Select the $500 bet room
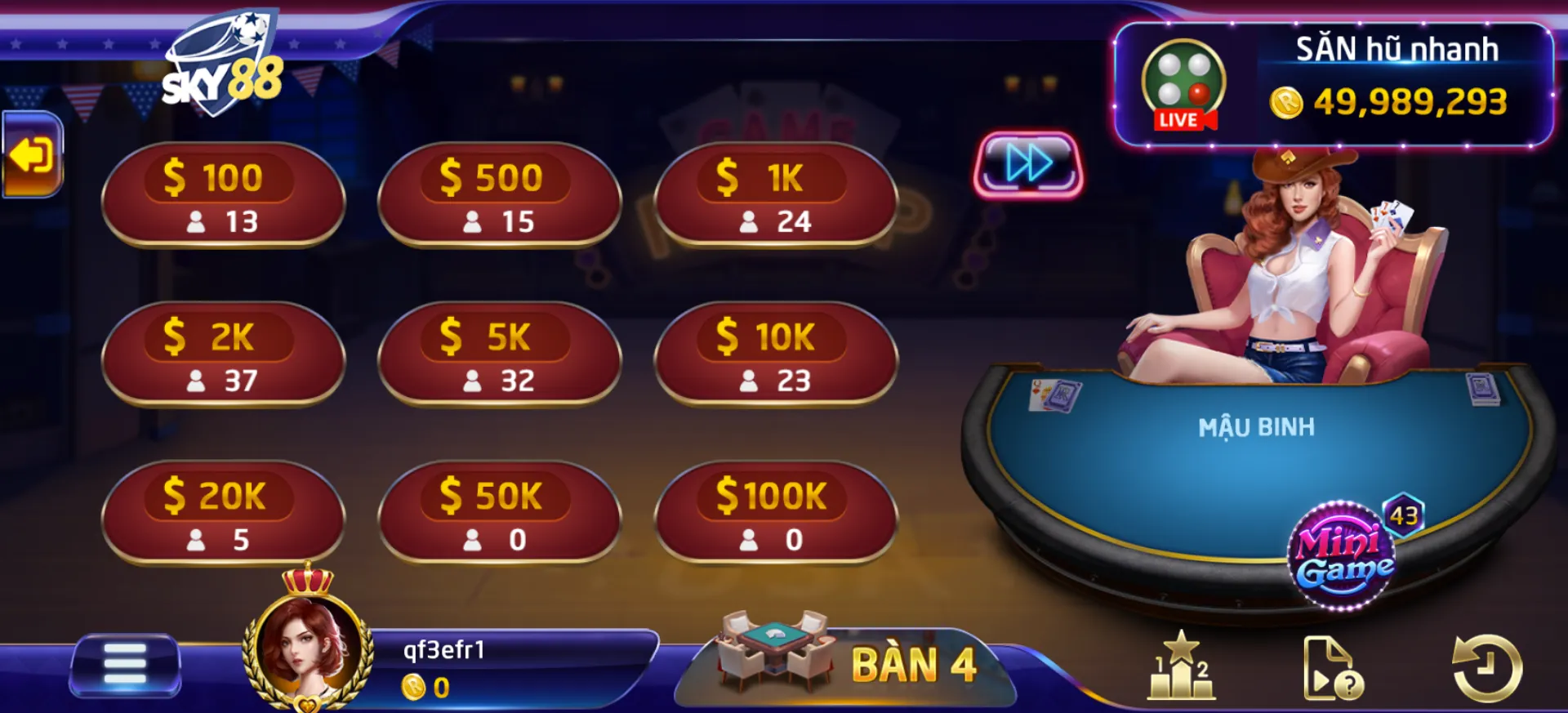Screen dimensions: 1568x713 pyautogui.click(x=499, y=195)
